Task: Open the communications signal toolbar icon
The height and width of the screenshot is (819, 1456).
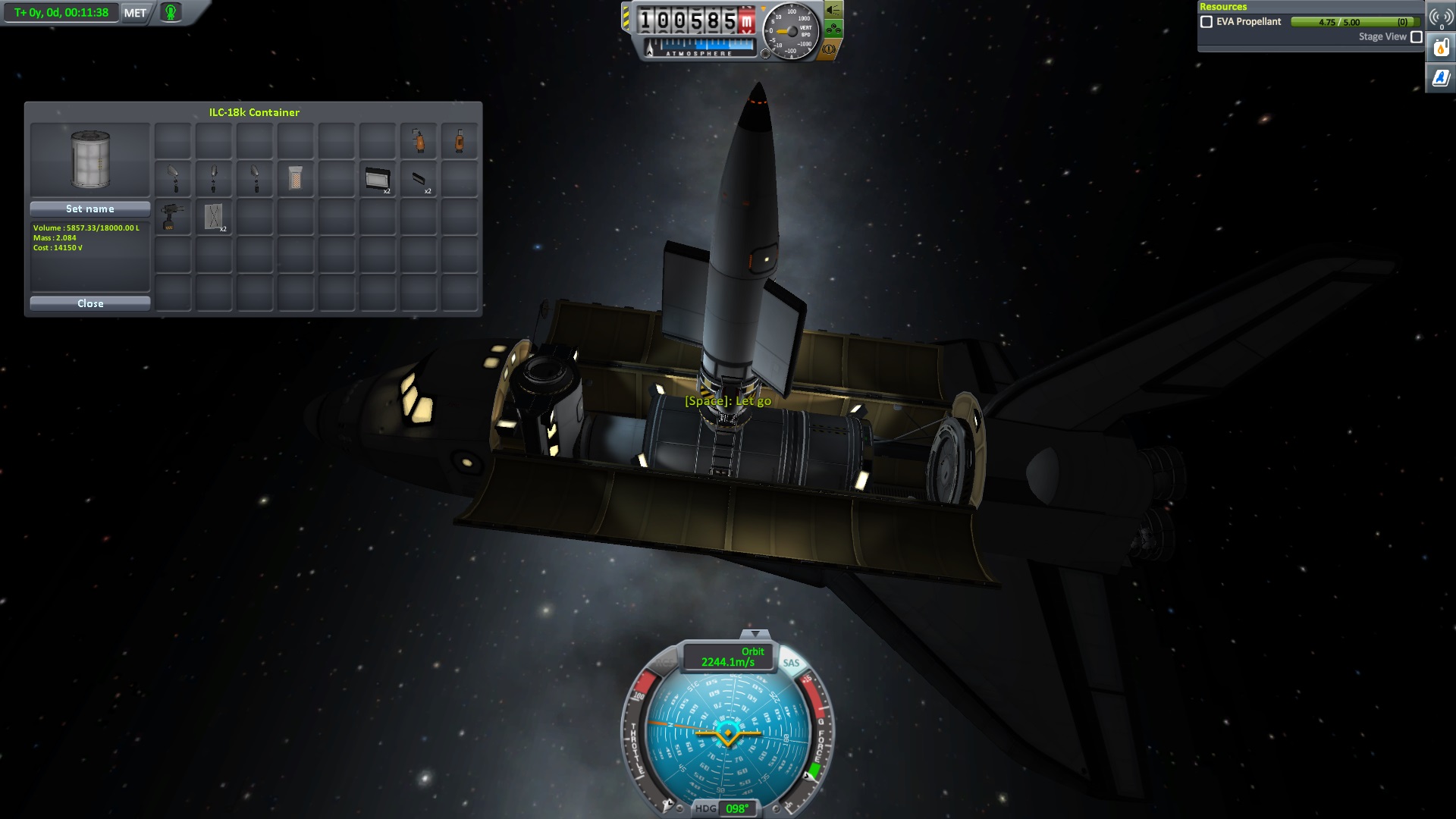Action: 1440,17
